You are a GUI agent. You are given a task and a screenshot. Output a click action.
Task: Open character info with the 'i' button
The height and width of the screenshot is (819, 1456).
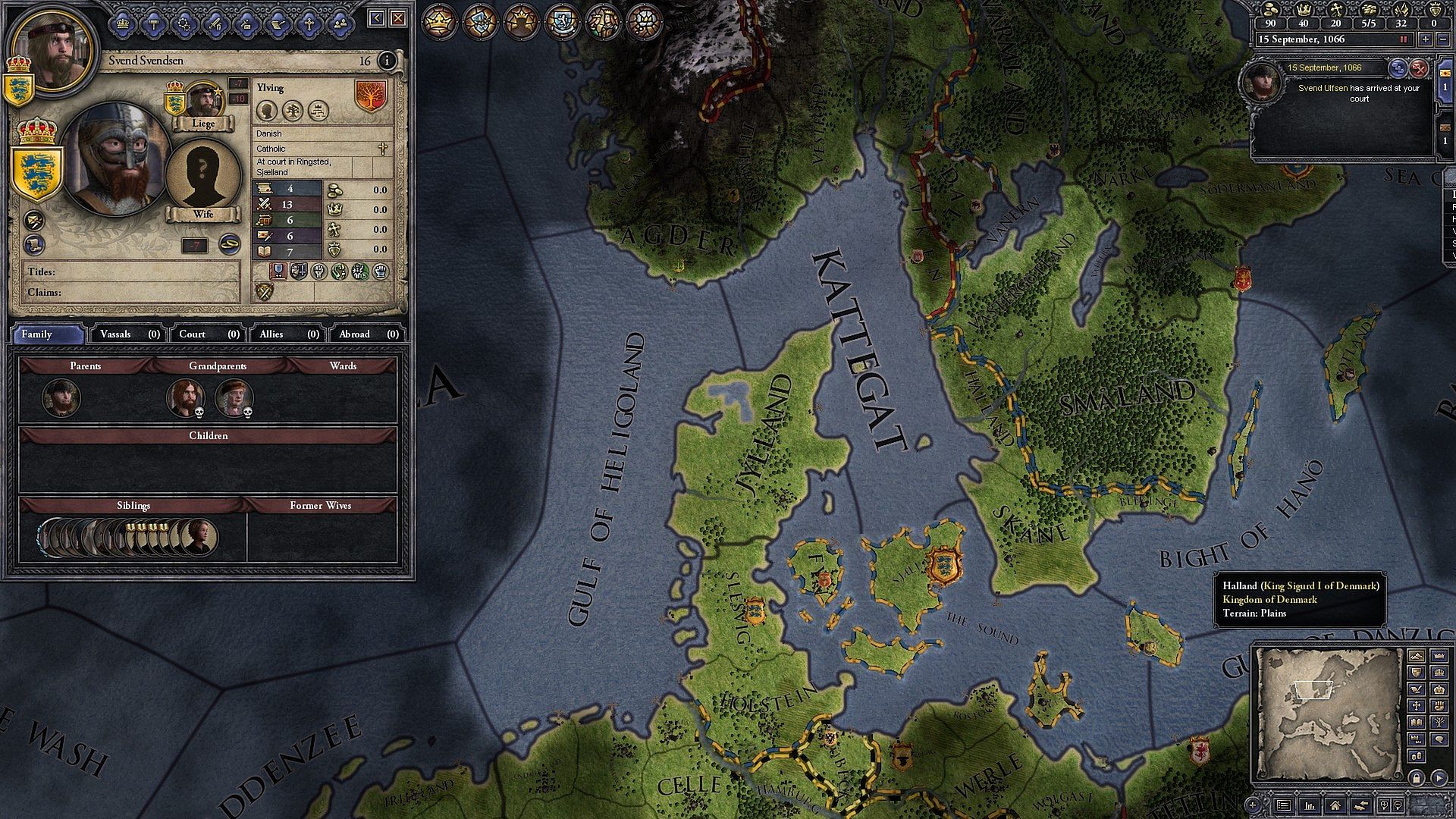click(387, 61)
